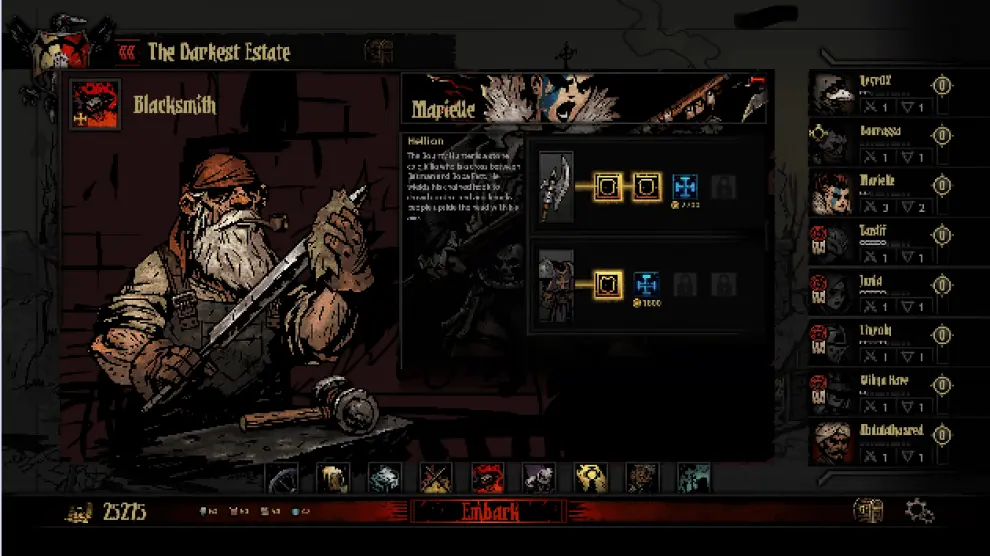The width and height of the screenshot is (990, 556).
Task: Select the red Blacksmith building icon
Action: click(488, 478)
